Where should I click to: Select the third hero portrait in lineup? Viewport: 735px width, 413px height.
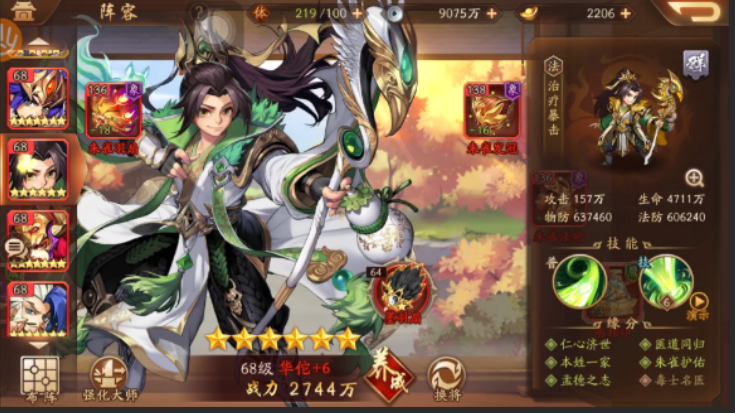pos(38,239)
